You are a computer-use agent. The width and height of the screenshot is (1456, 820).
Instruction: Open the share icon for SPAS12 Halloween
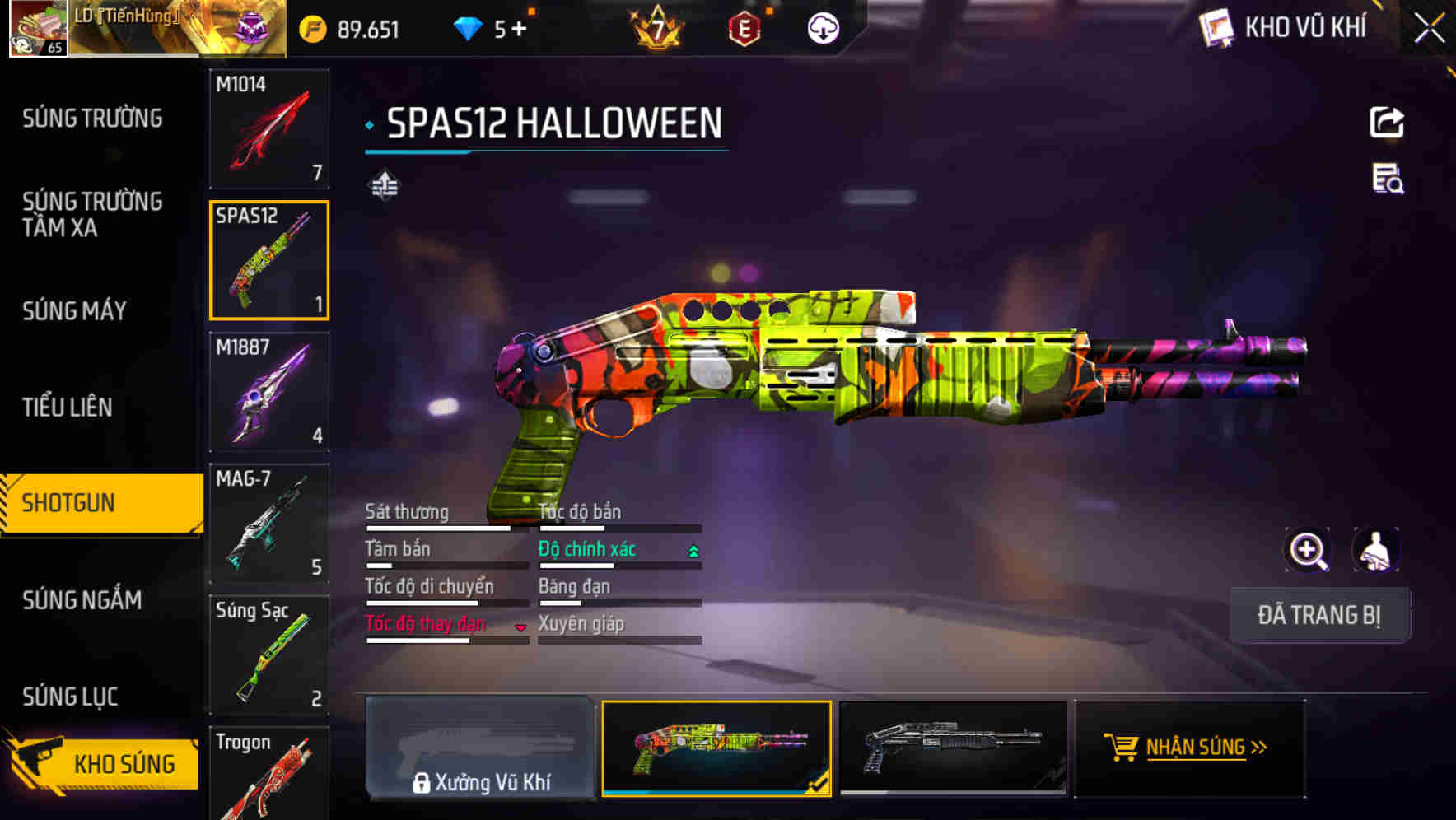1388,122
